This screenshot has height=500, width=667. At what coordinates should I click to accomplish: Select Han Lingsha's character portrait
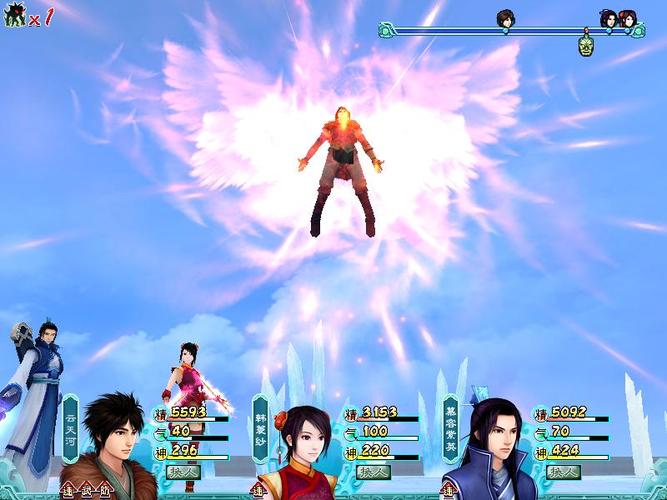tap(301, 451)
